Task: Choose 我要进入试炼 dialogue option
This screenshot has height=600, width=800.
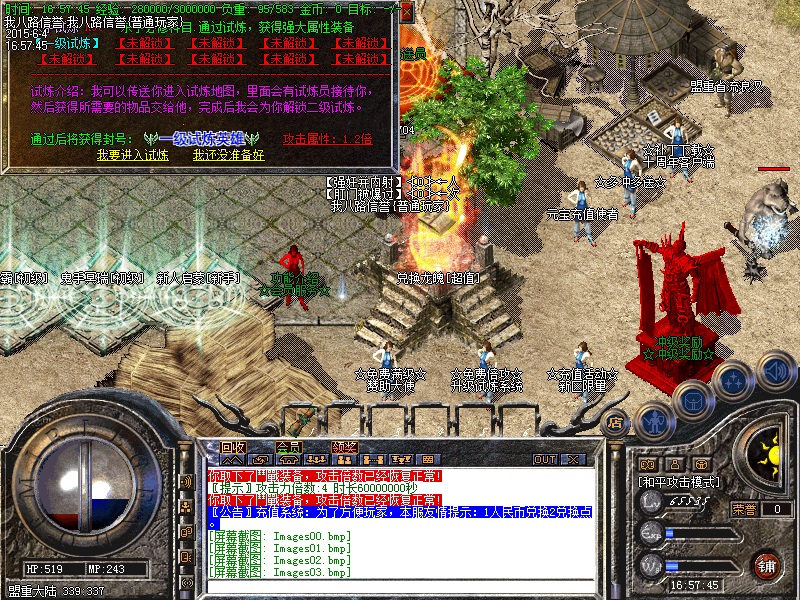Action: (x=133, y=155)
